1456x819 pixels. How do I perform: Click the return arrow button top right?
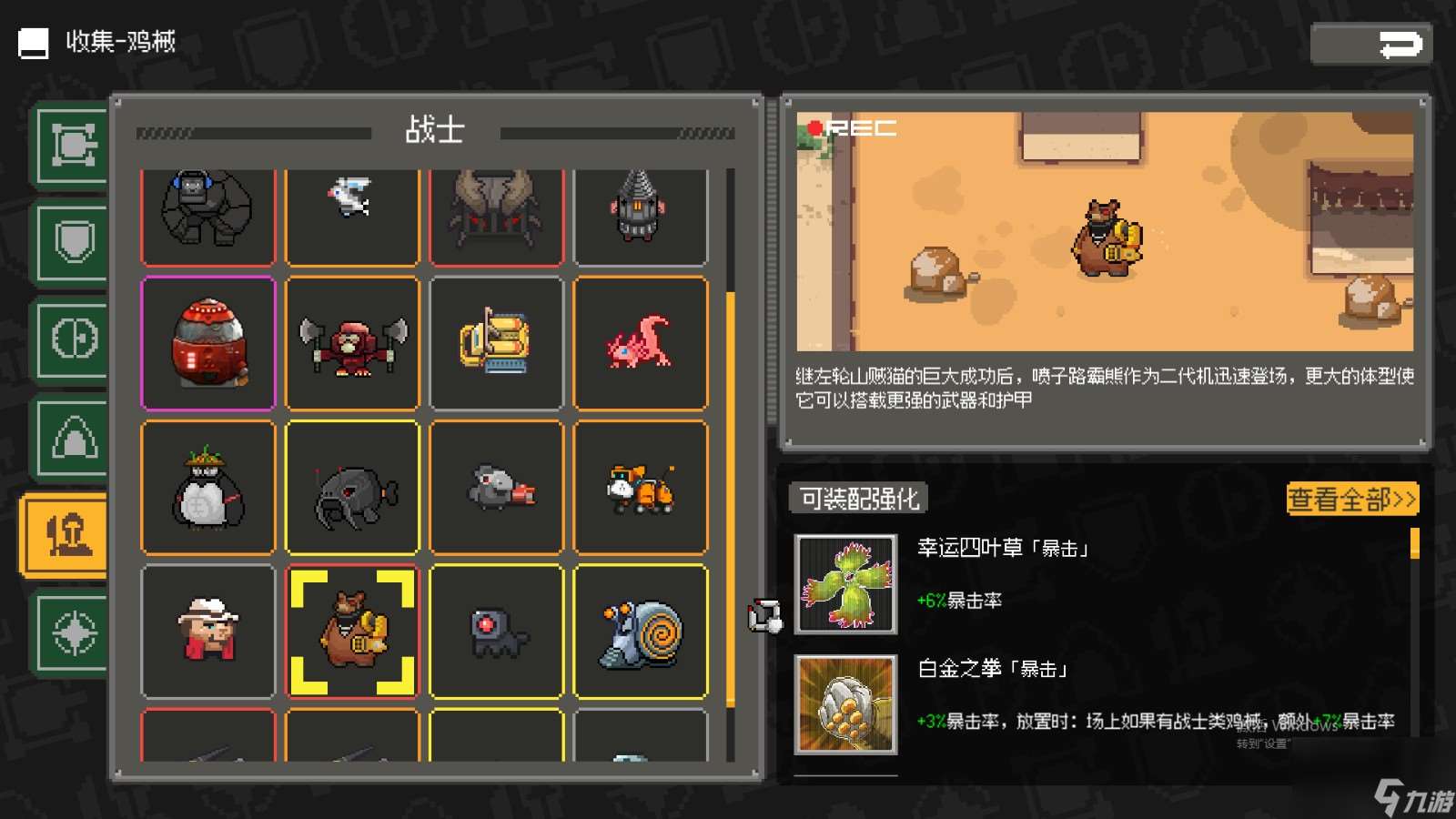[x=1370, y=41]
